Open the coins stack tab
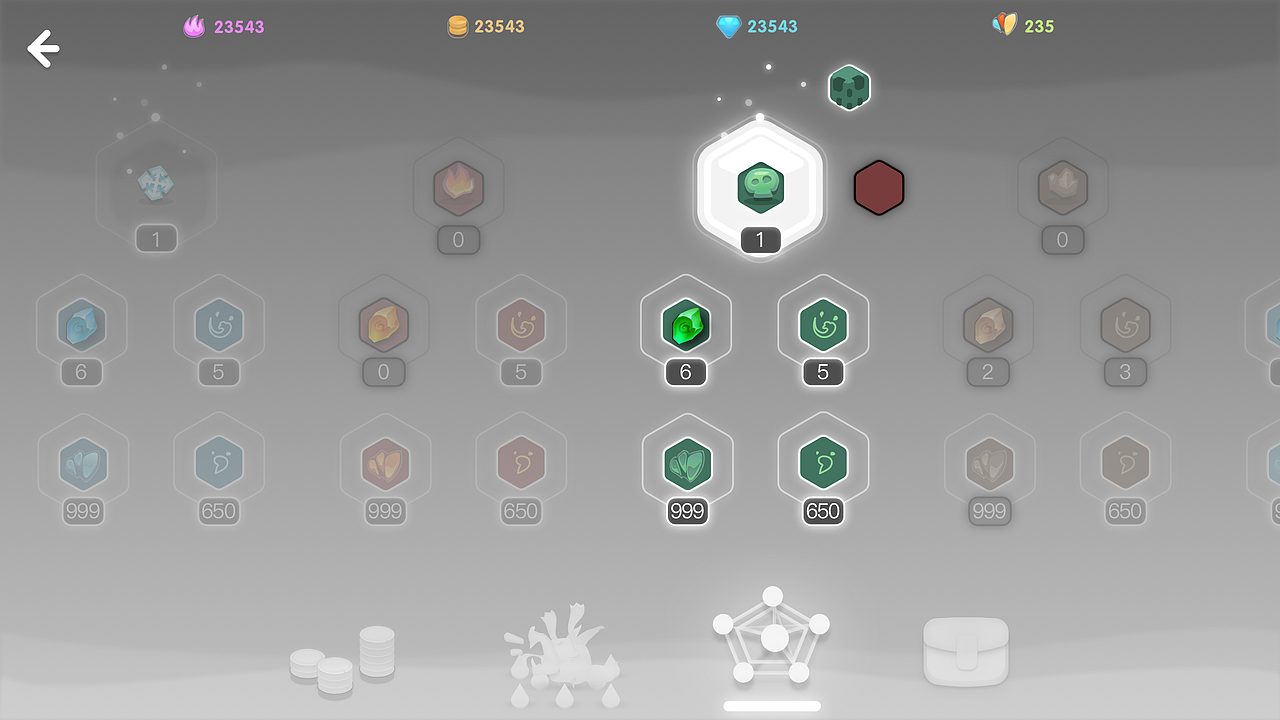The height and width of the screenshot is (720, 1280). [343, 652]
